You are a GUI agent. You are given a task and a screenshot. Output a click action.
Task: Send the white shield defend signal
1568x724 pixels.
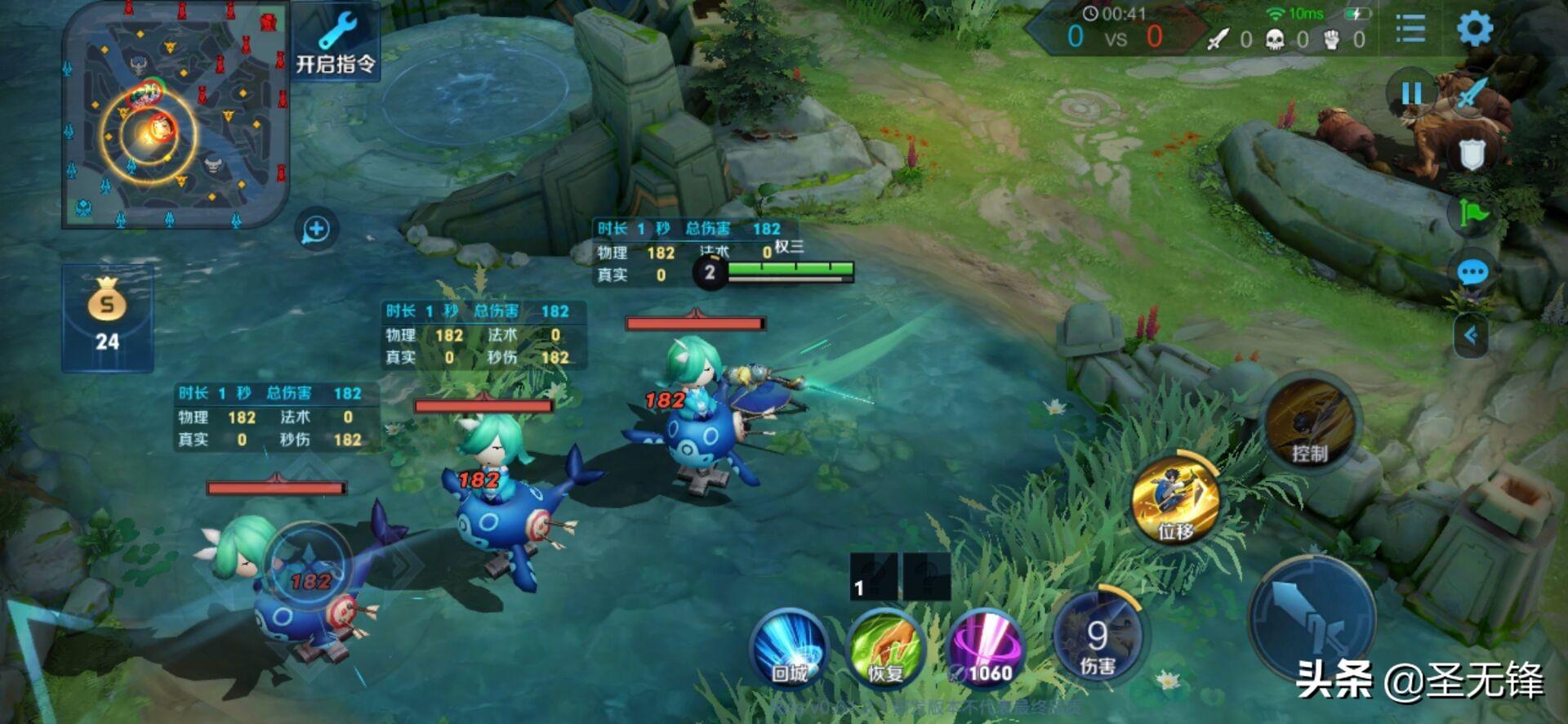coord(1472,154)
